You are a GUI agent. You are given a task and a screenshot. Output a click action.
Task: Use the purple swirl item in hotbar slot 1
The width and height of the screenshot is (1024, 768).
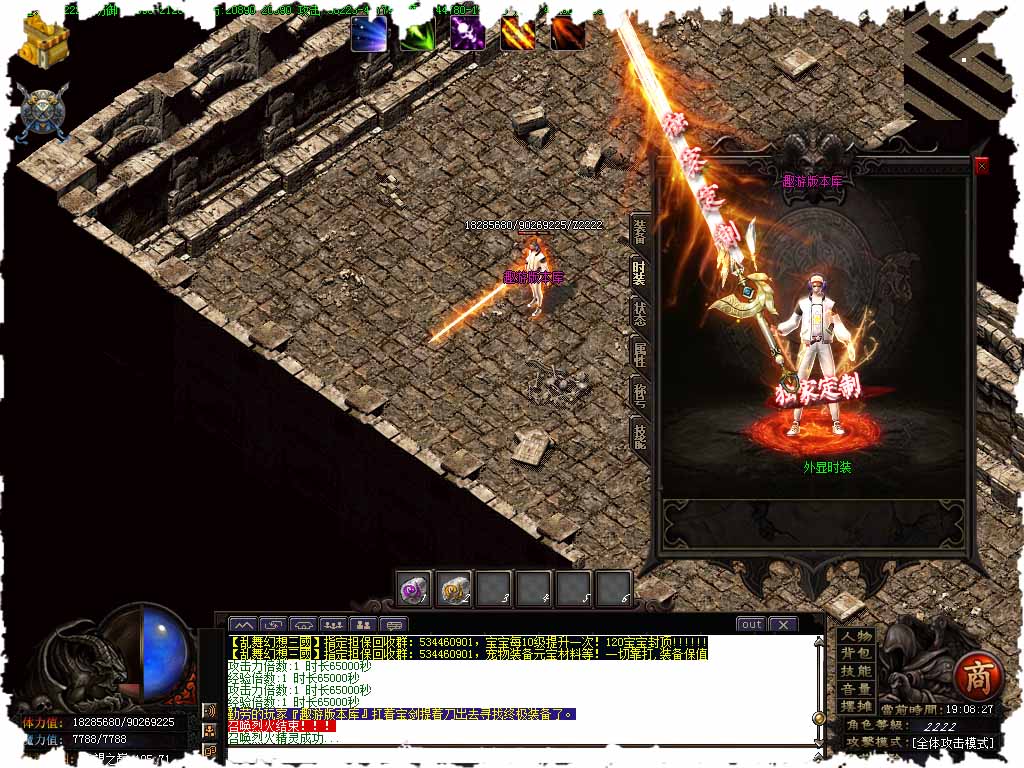413,588
